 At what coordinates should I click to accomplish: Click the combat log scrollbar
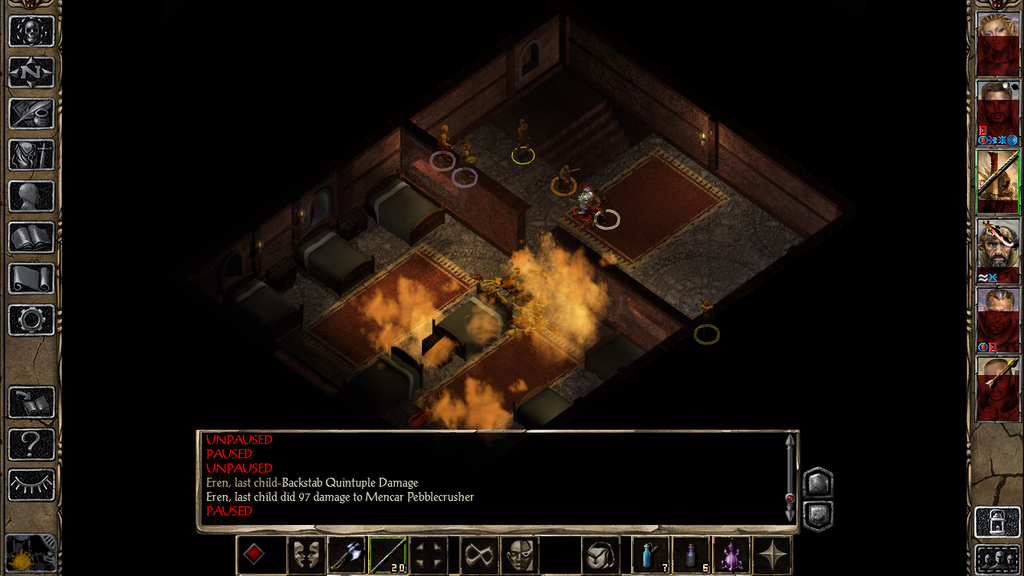click(790, 478)
